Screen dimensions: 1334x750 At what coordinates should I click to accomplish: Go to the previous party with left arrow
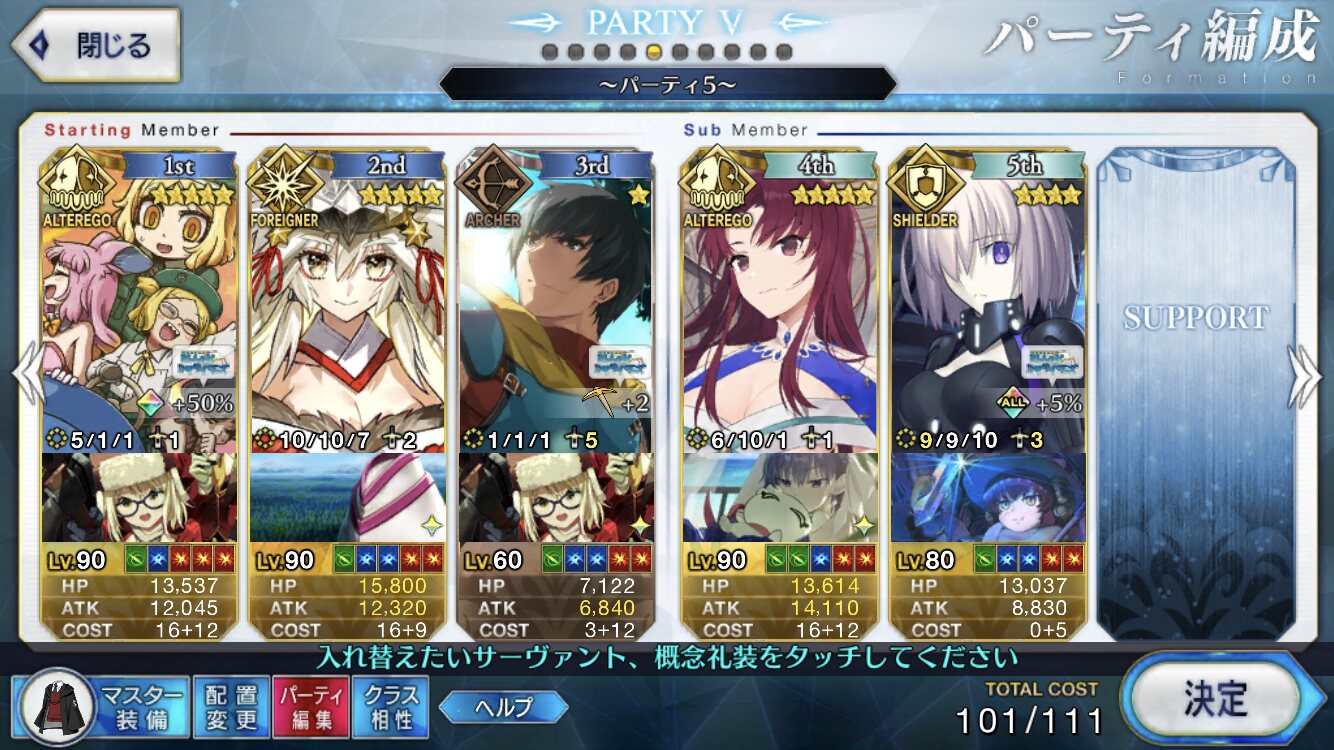coord(26,375)
